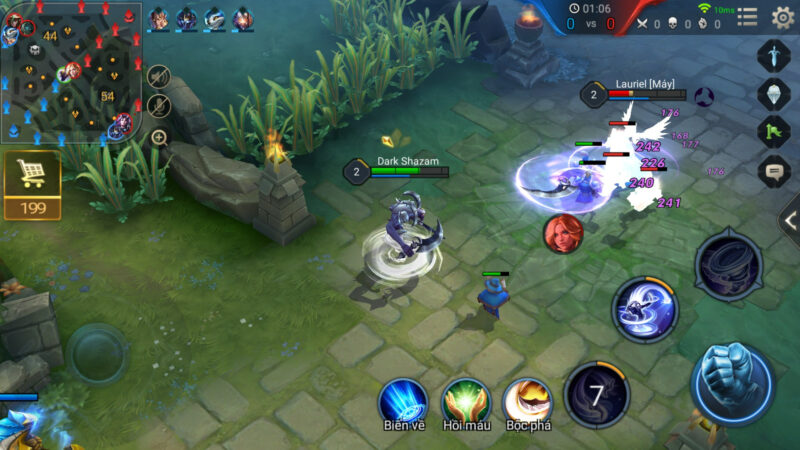The width and height of the screenshot is (800, 450).
Task: Click the skill on 7-second cooldown
Action: click(x=597, y=395)
